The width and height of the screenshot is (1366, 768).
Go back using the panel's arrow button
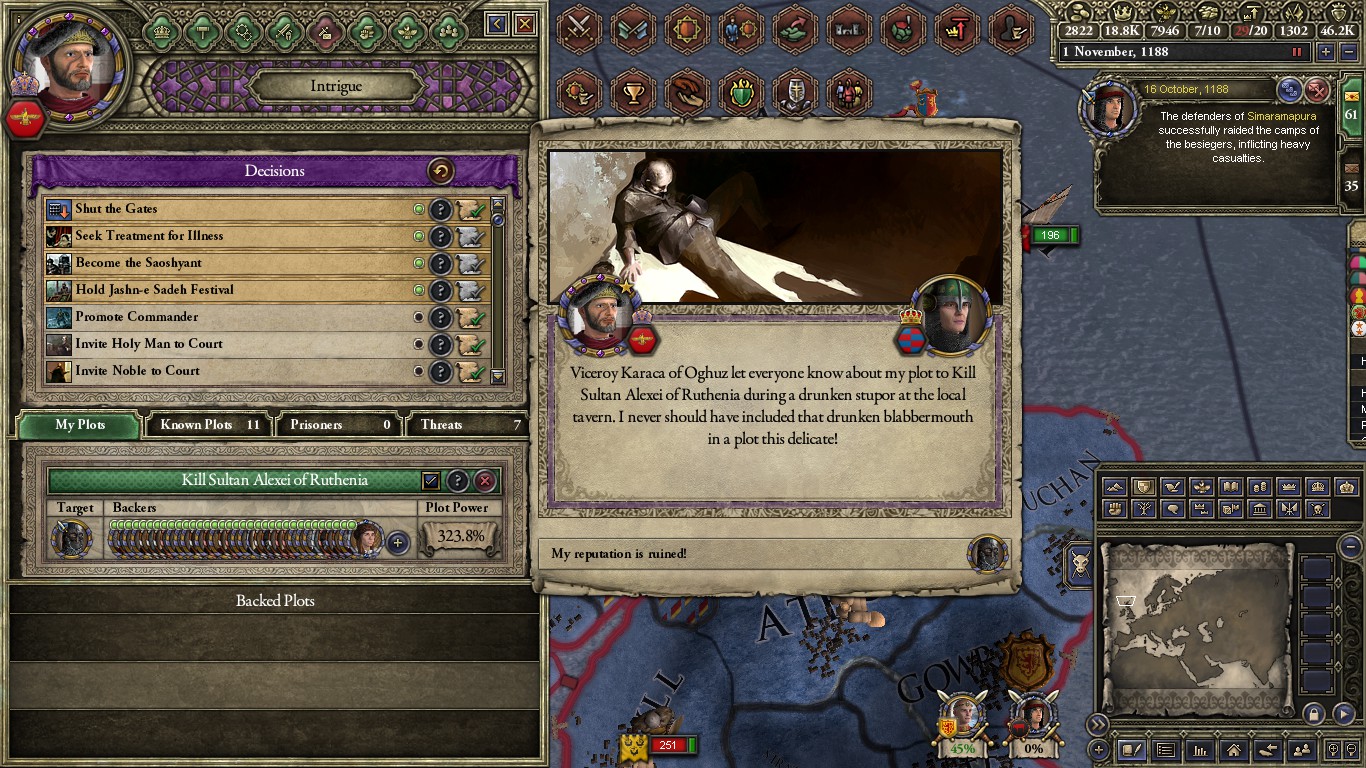(497, 24)
